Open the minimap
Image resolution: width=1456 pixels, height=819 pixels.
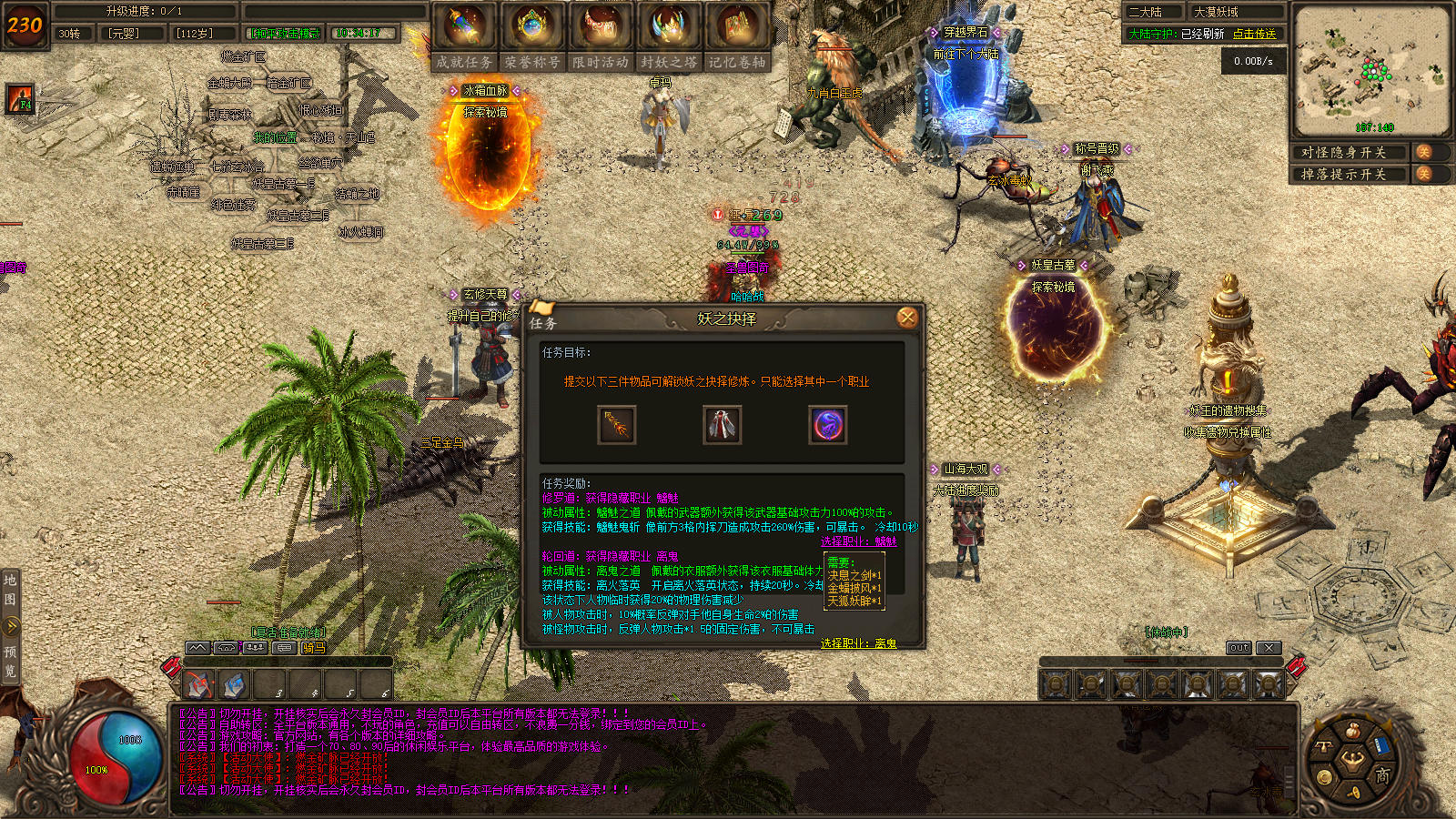pos(1371,70)
